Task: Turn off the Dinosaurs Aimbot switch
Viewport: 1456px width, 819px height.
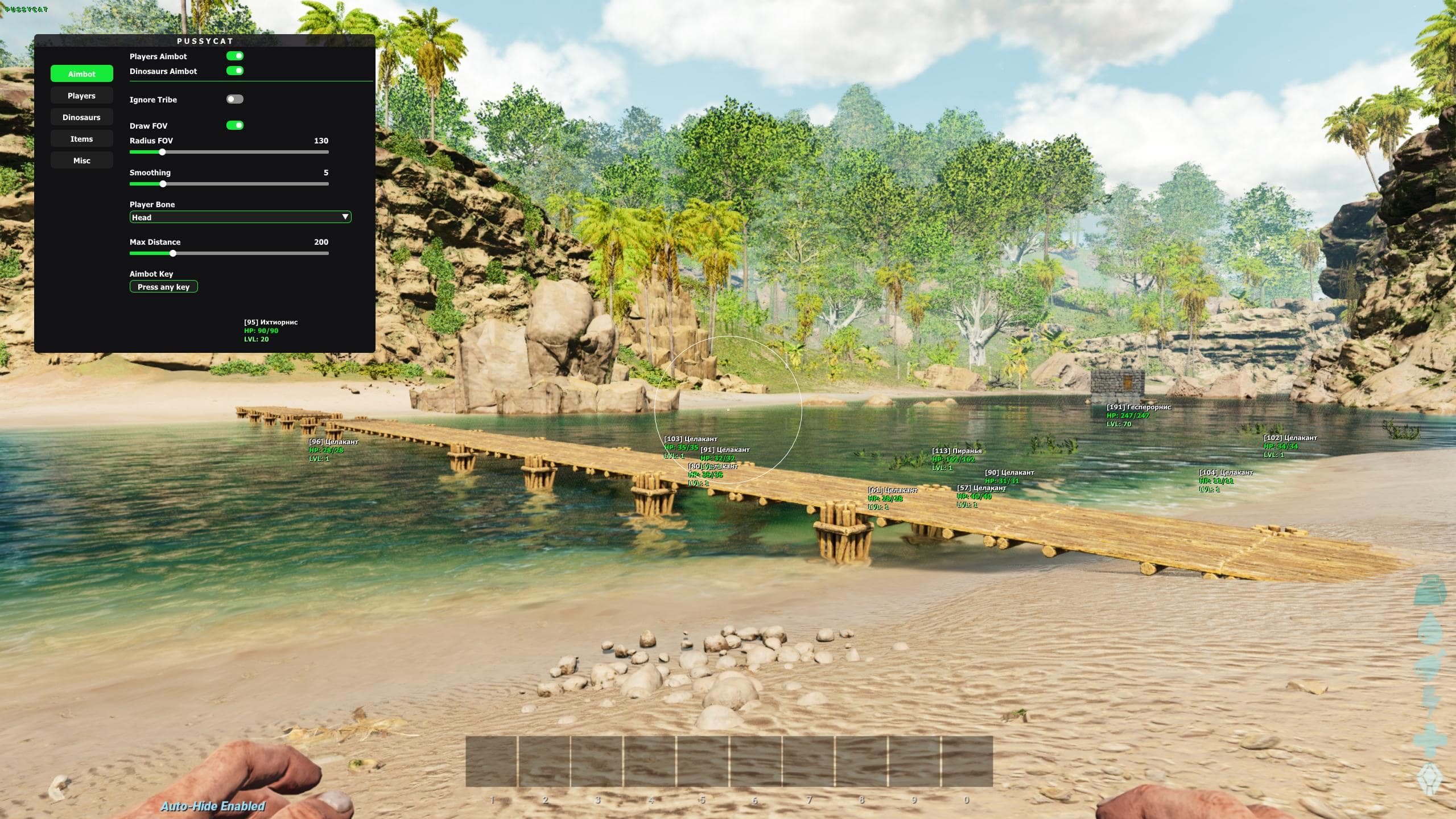Action: coord(235,71)
